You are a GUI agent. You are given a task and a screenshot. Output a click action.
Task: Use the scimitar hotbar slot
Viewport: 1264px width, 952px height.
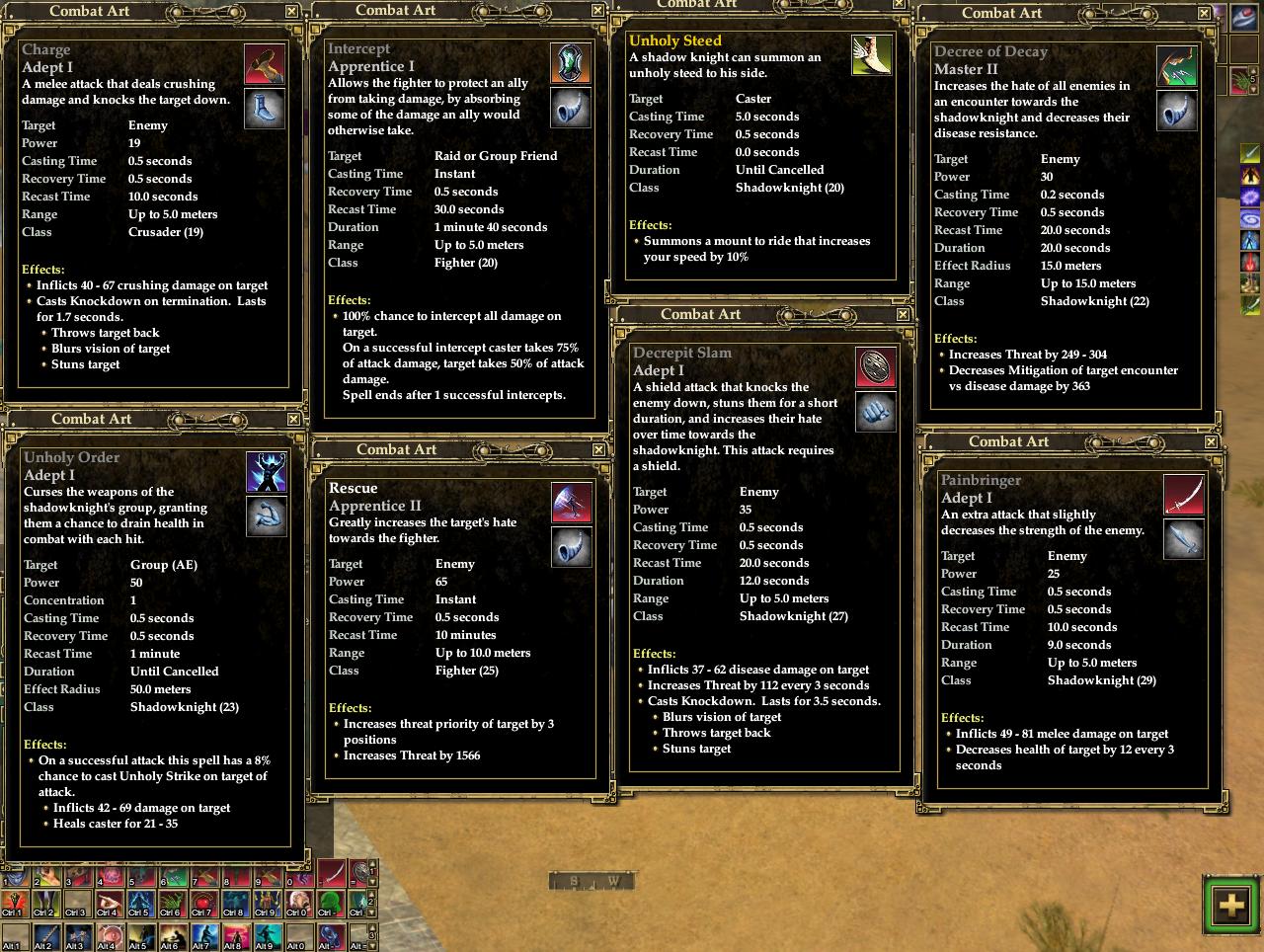point(331,873)
